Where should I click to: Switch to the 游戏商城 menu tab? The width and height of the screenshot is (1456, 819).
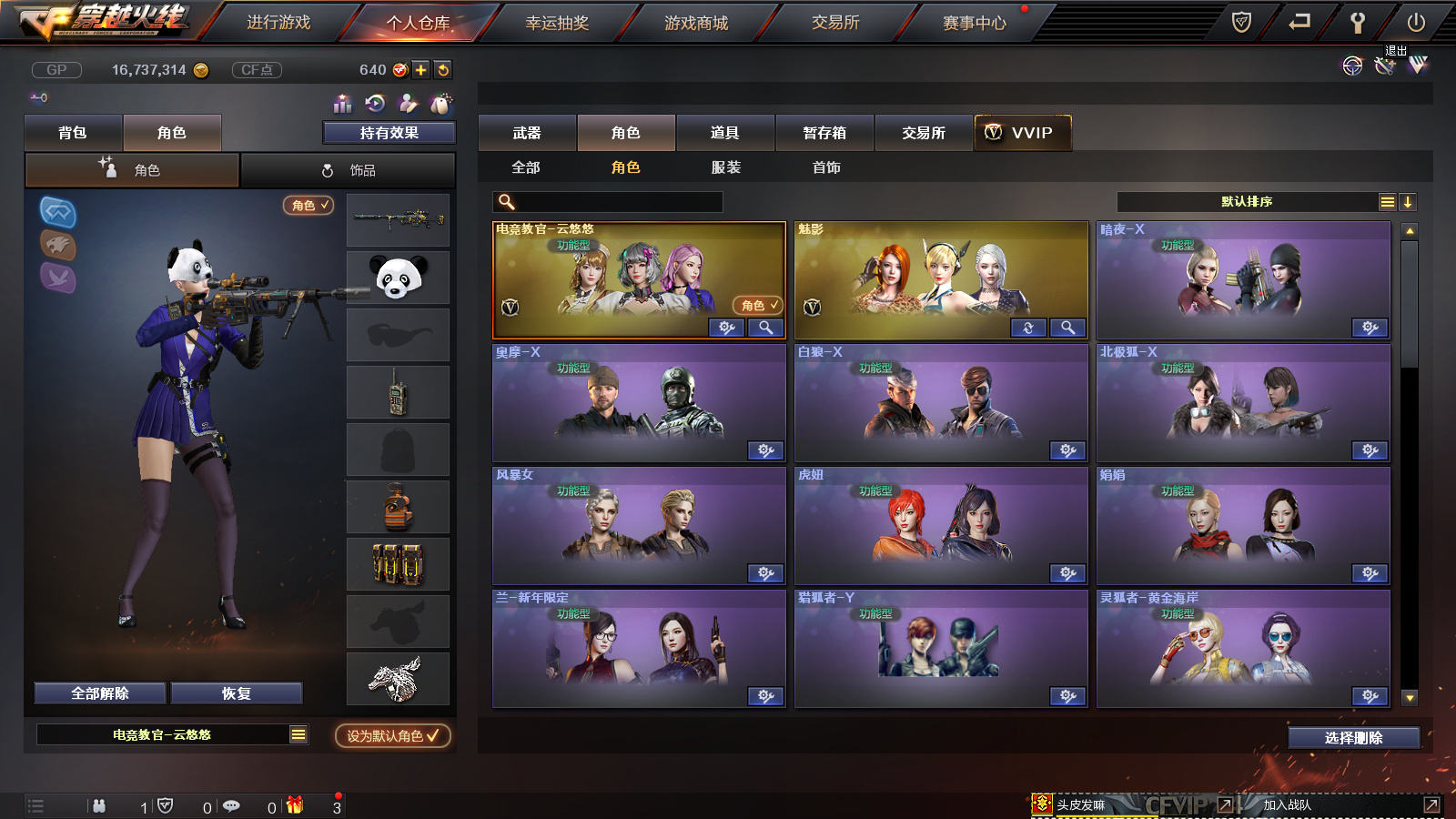coord(695,23)
